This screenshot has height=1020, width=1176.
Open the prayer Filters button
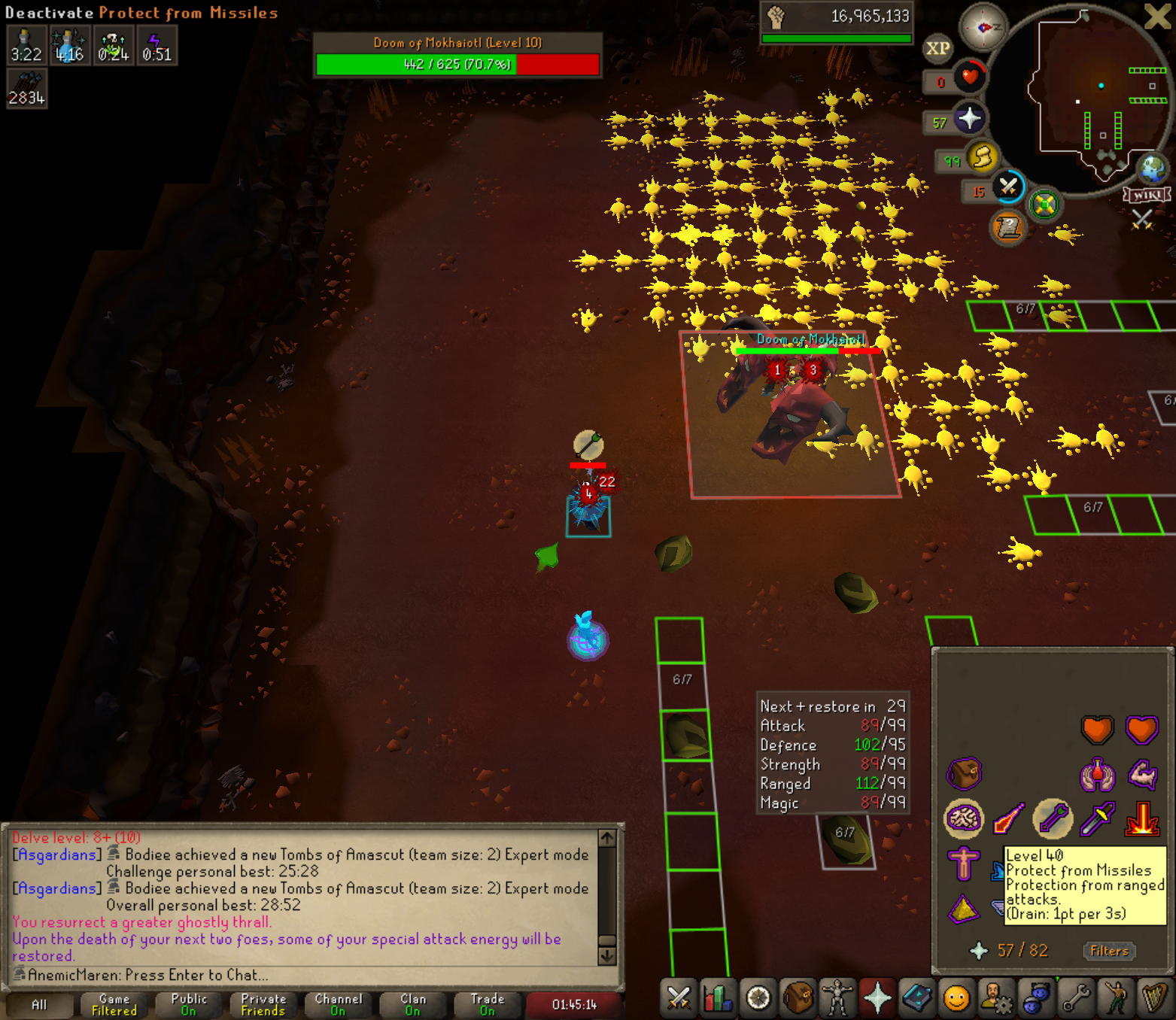click(x=1109, y=951)
